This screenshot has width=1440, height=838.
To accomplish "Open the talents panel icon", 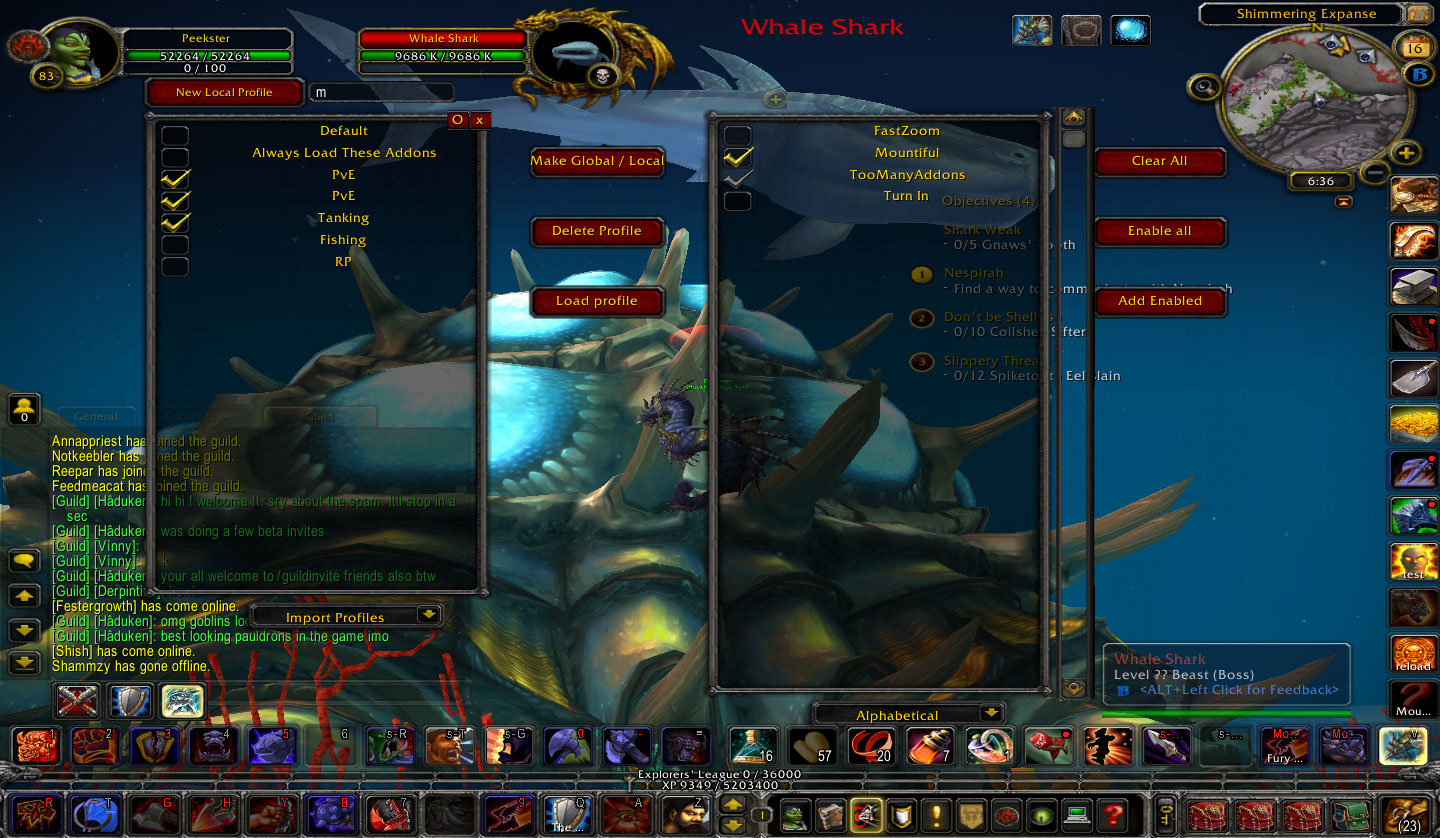I will pos(866,815).
